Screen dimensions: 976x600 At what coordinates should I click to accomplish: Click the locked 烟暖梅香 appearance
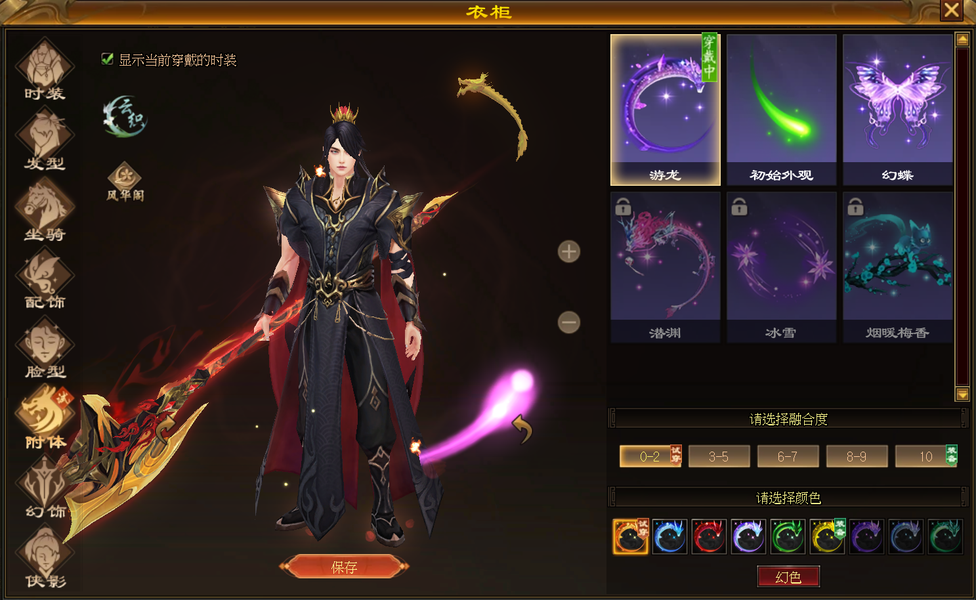(897, 267)
